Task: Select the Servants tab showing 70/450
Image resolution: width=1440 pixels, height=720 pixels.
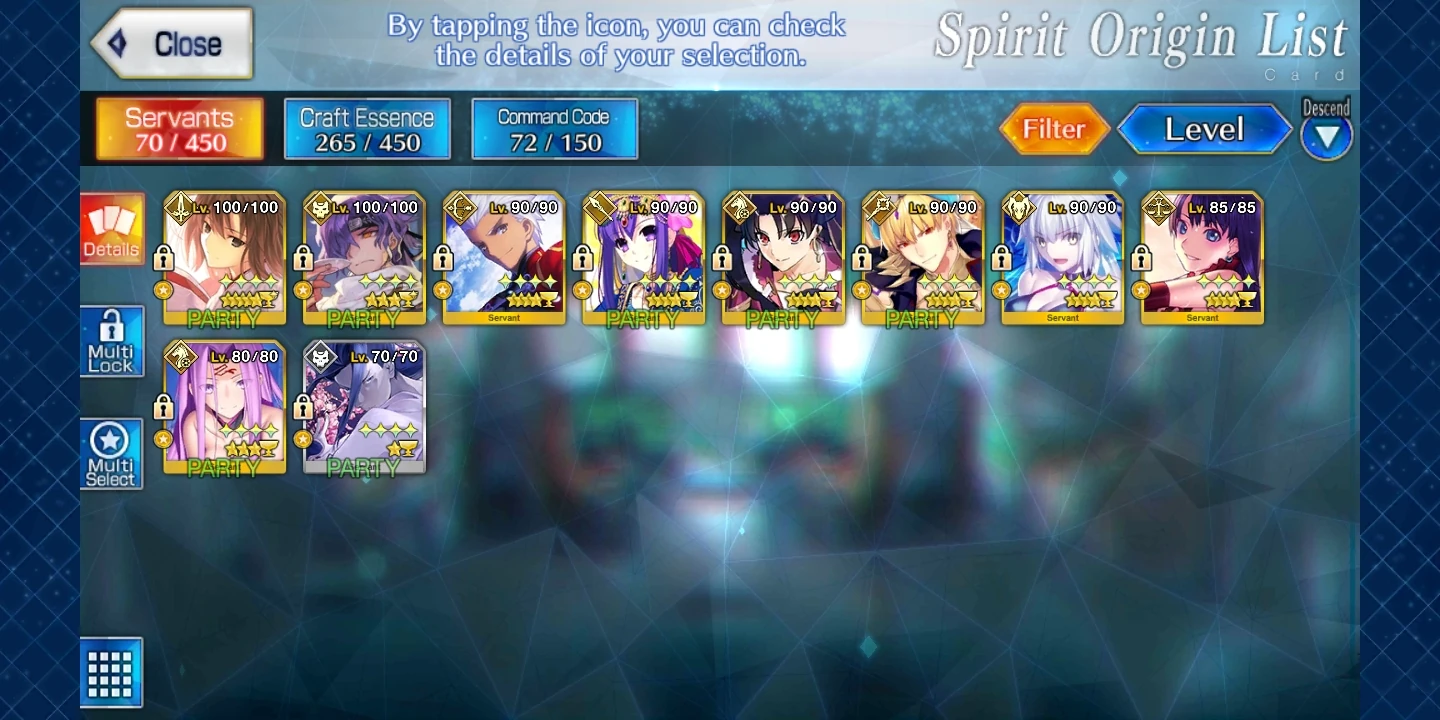Action: click(178, 128)
